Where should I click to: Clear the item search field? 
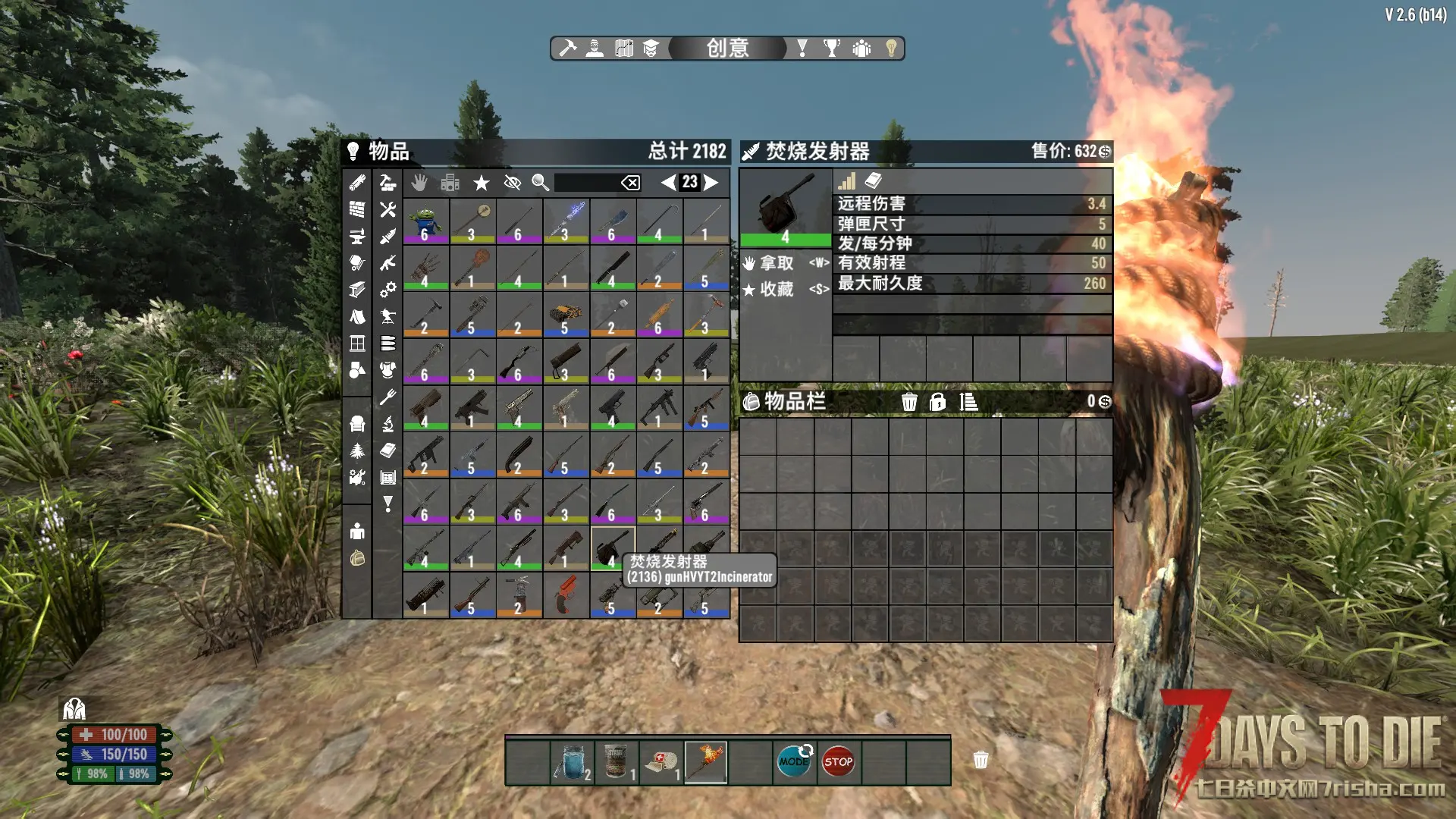[630, 183]
